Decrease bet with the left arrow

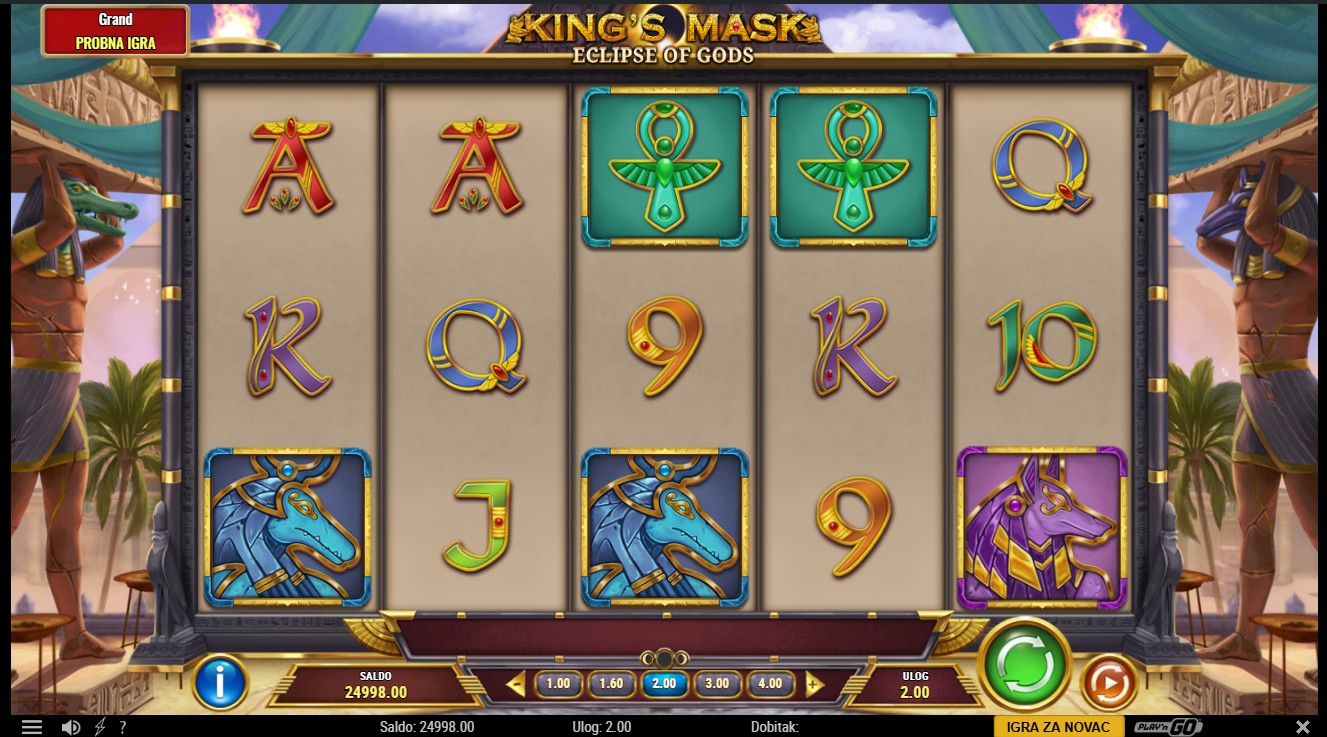click(x=516, y=685)
